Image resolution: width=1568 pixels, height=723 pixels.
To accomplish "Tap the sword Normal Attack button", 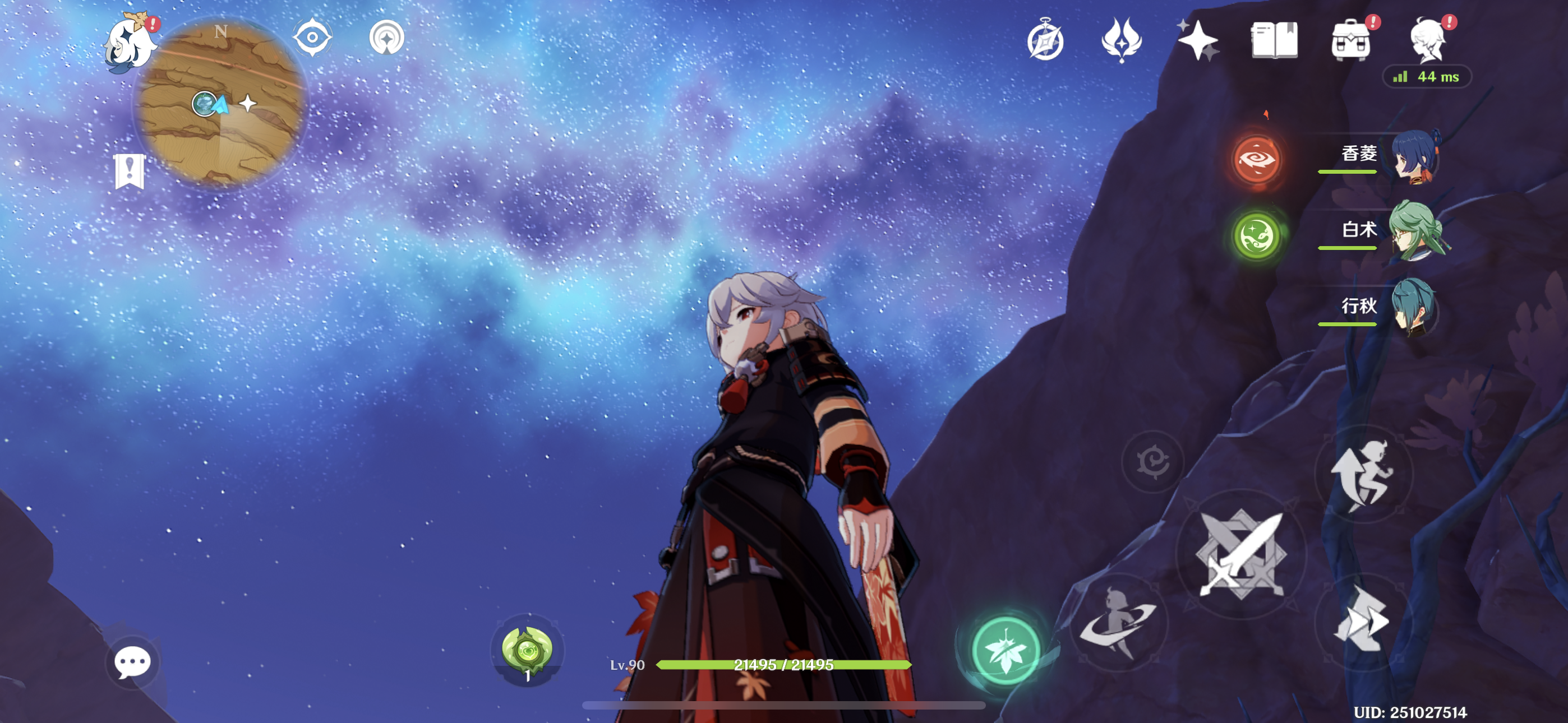I will click(1240, 554).
